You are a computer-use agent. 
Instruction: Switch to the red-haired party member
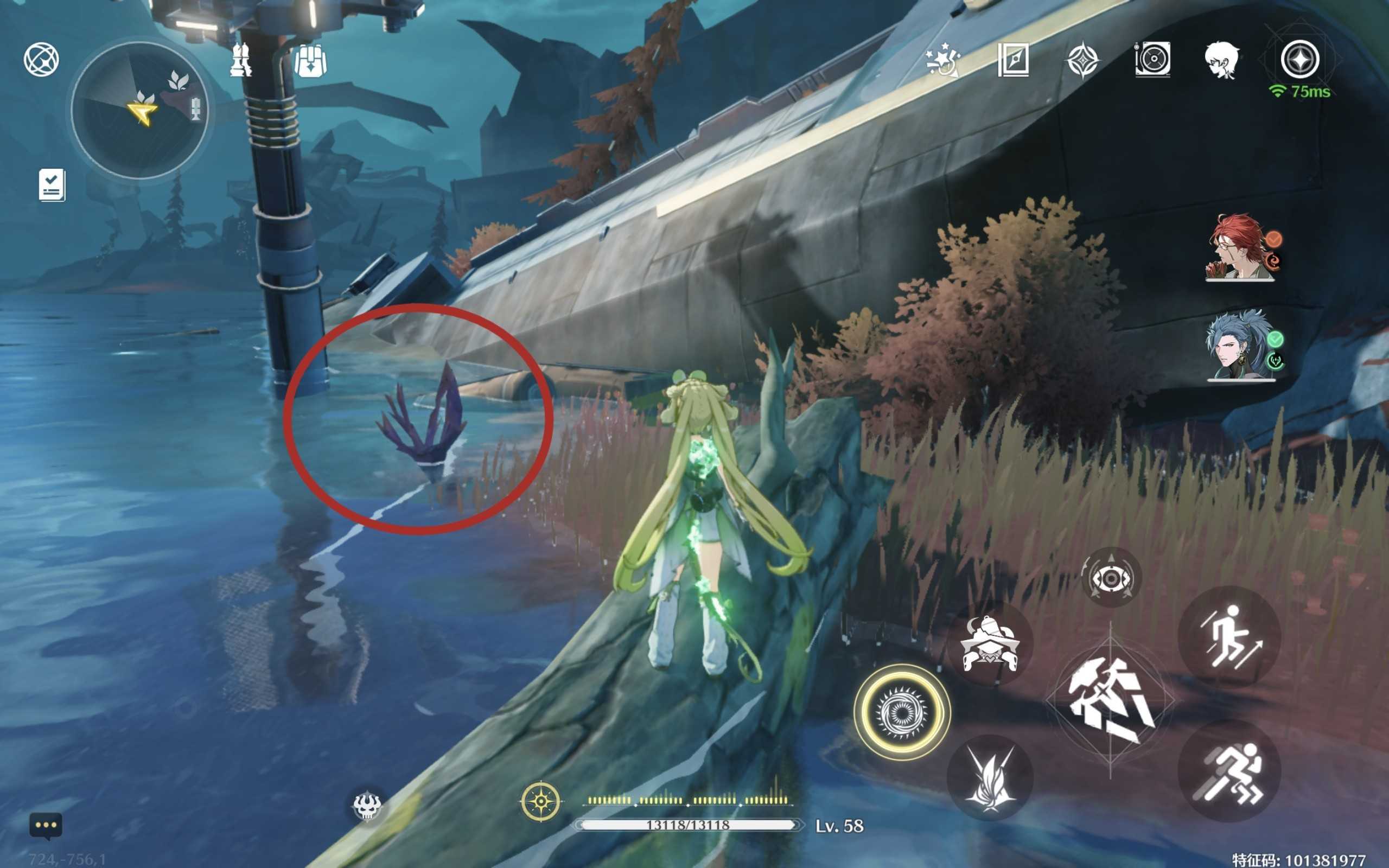[x=1240, y=247]
